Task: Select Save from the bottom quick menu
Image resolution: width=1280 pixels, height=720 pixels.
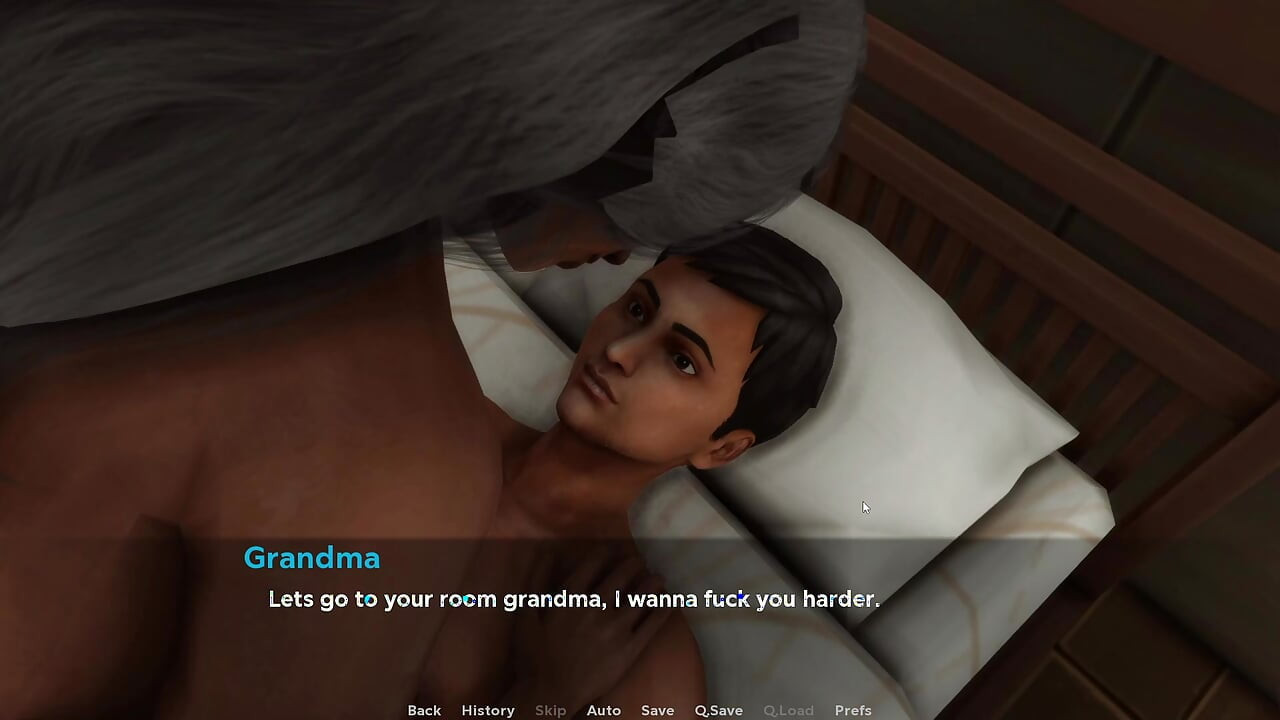Action: 657,710
